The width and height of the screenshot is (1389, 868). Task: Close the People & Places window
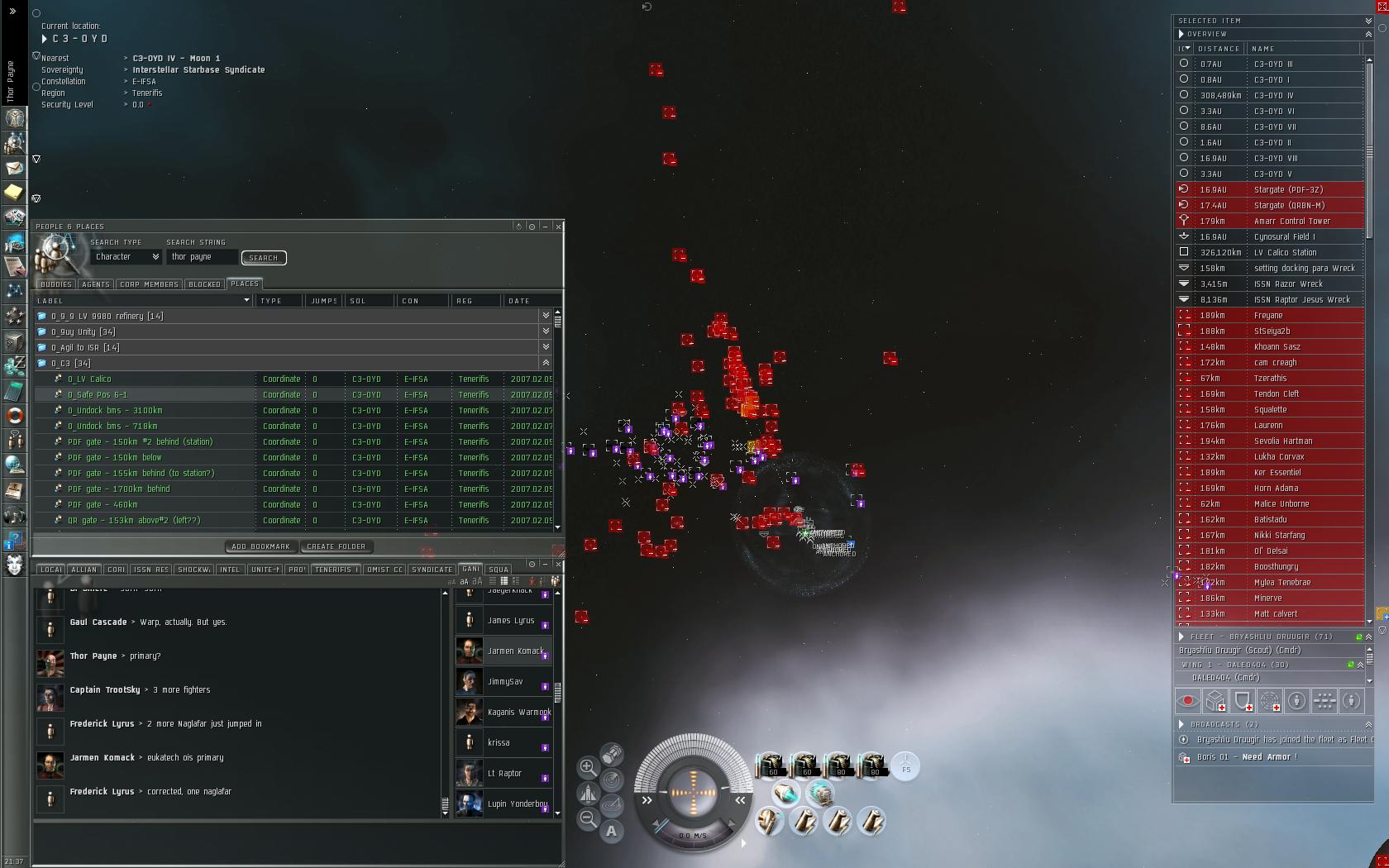tap(559, 227)
